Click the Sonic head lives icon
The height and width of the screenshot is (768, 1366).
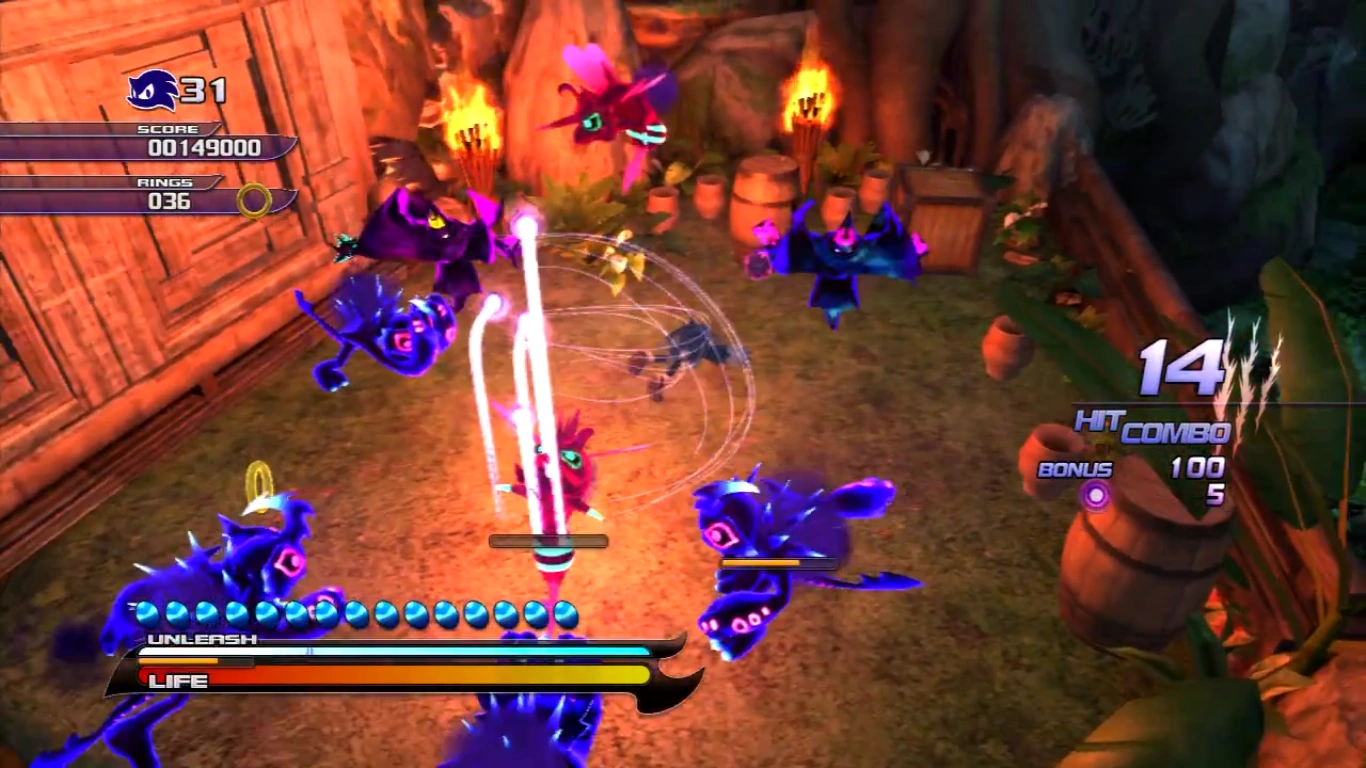click(x=152, y=91)
